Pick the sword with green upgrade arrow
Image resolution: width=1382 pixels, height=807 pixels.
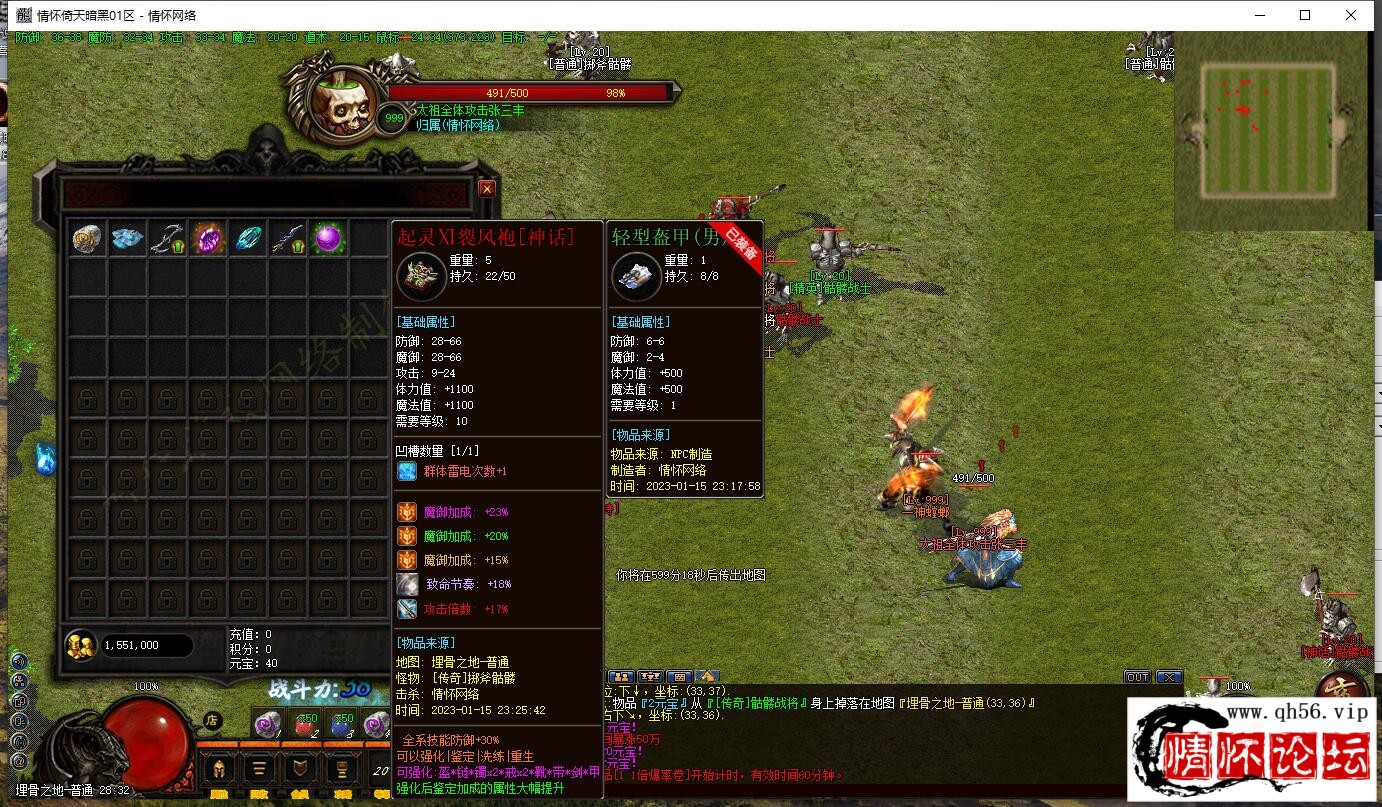288,238
